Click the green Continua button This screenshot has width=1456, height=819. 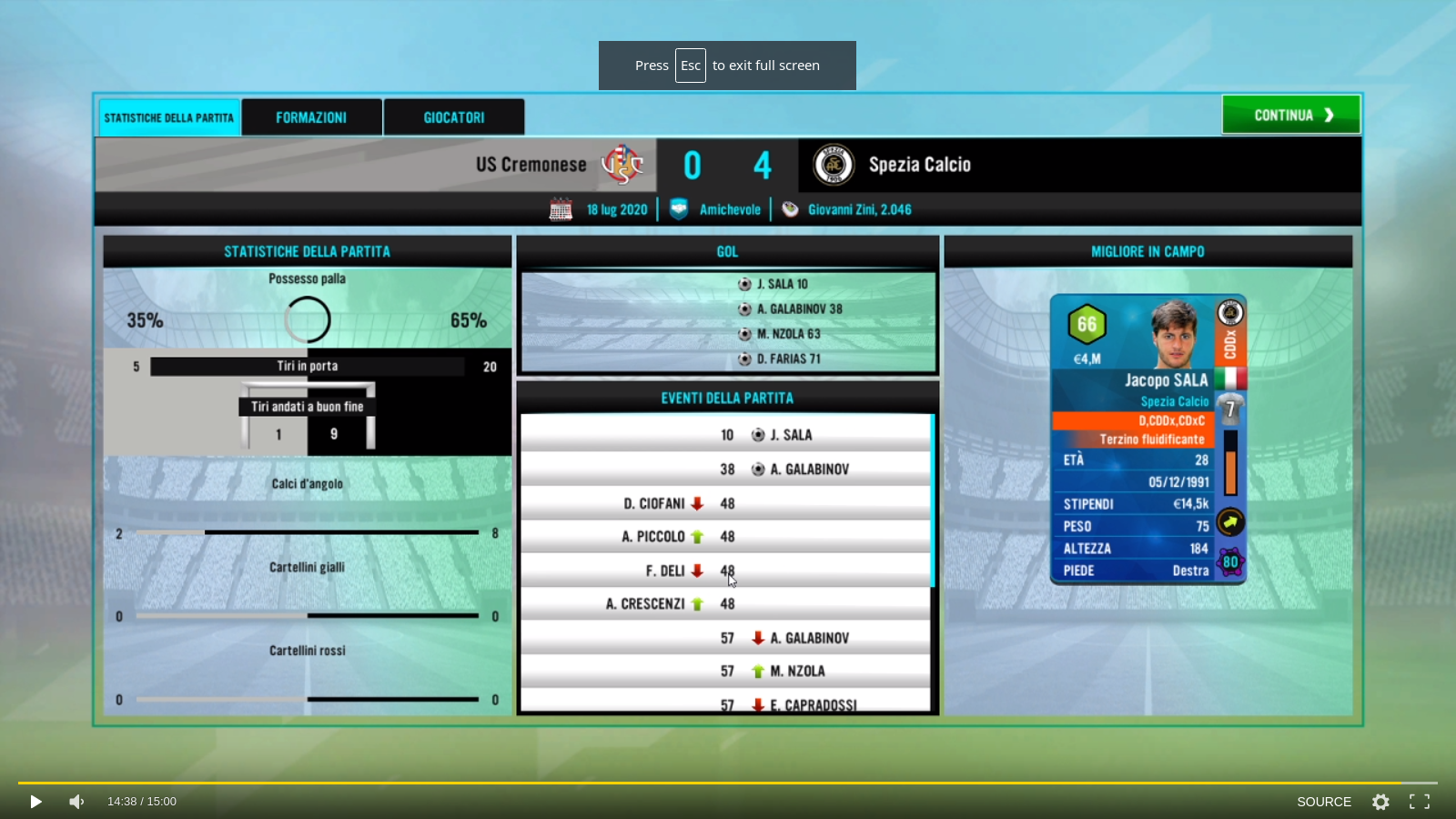click(1290, 116)
